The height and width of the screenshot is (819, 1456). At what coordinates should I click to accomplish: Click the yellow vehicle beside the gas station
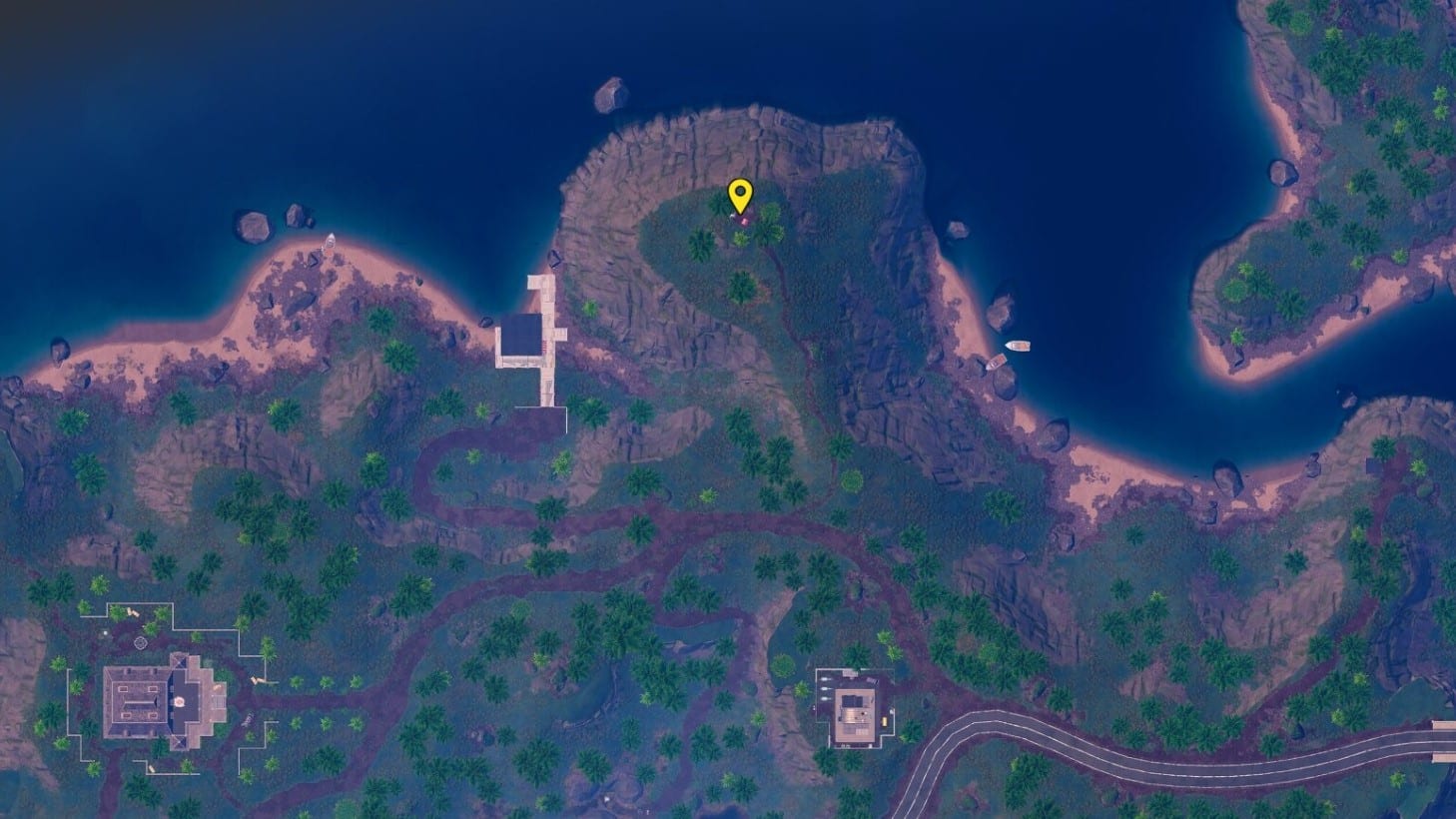coord(884,721)
